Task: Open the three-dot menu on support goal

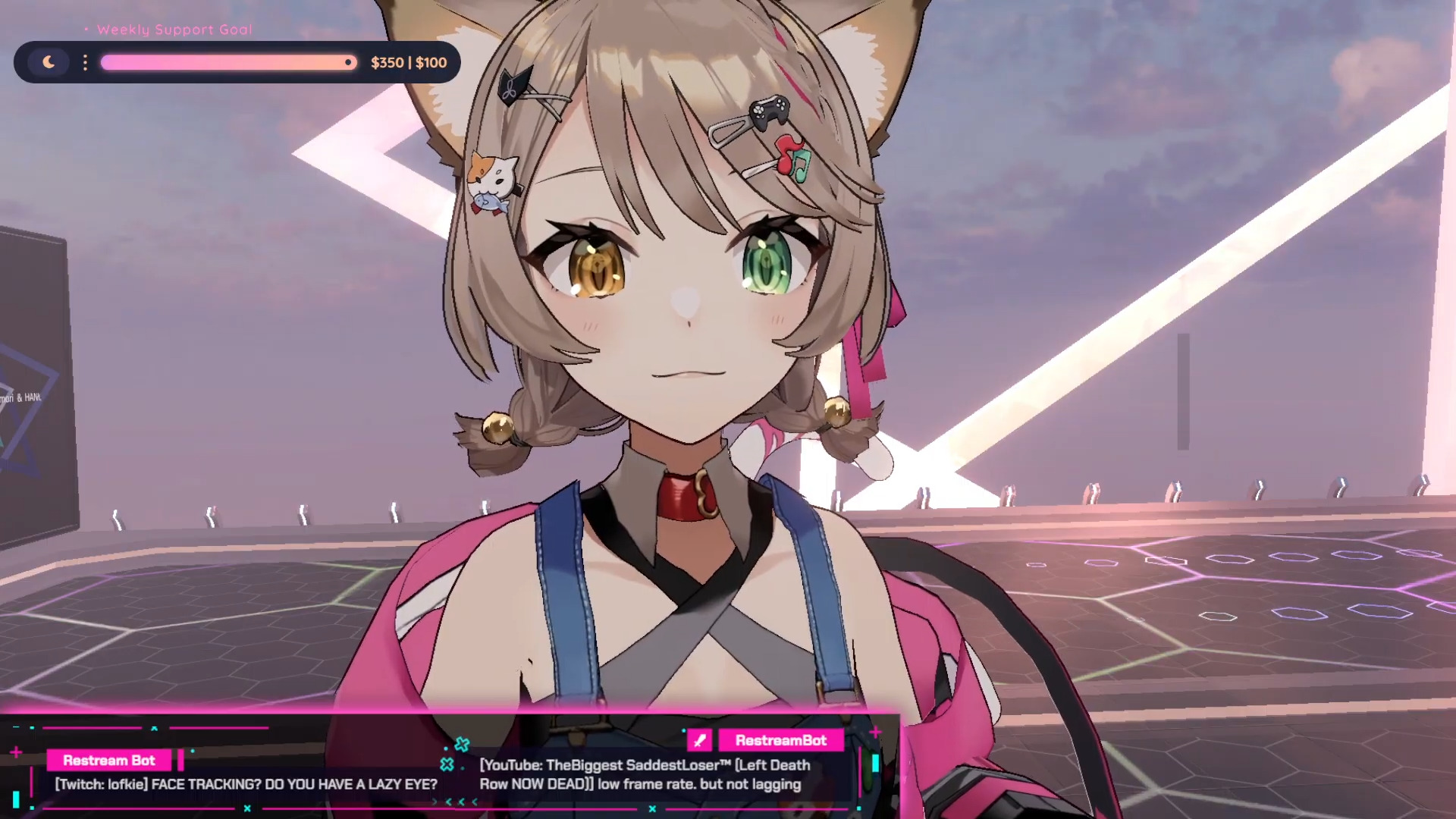Action: click(x=85, y=62)
